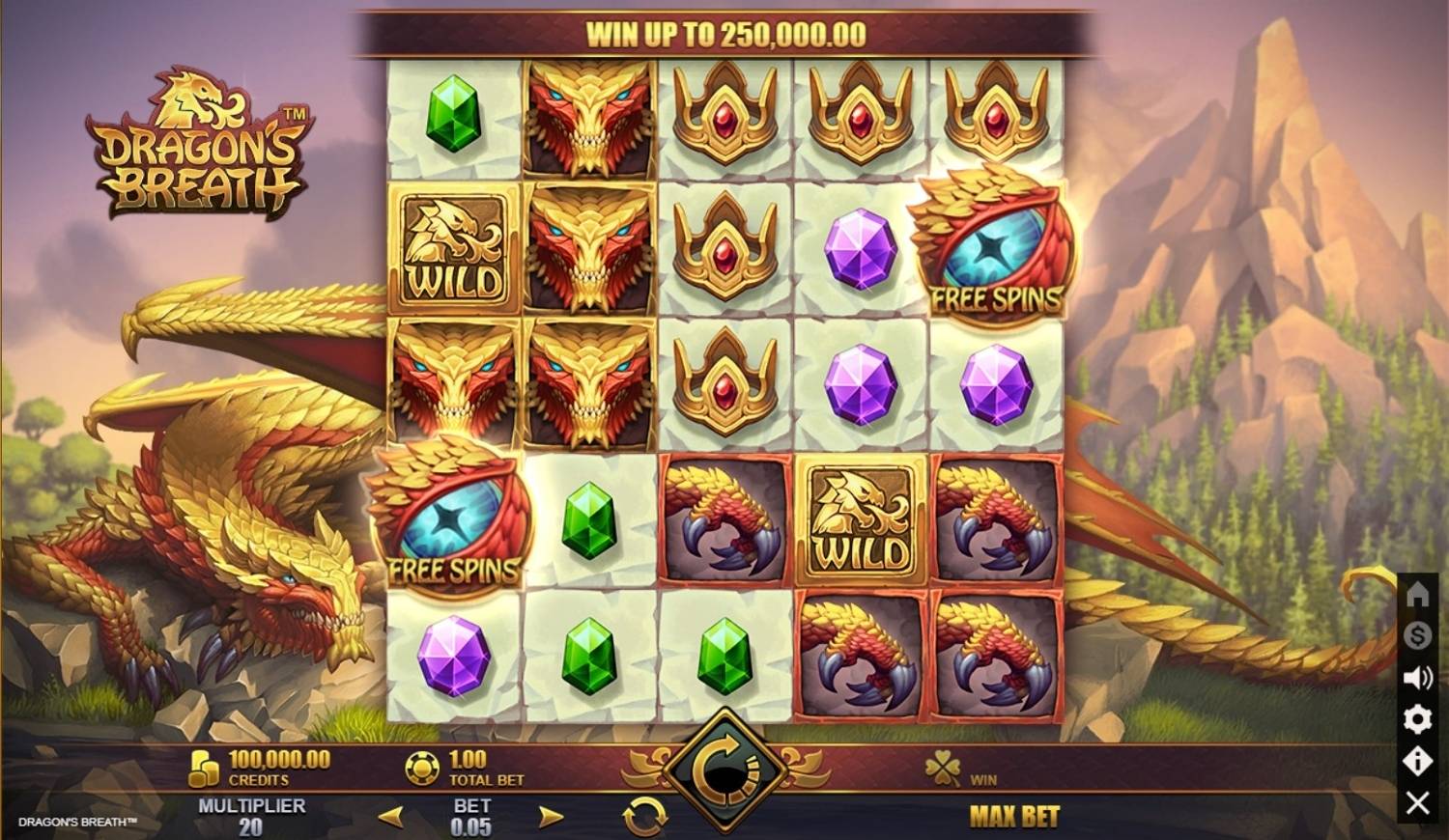The image size is (1449, 840).
Task: Toggle the sound speaker icon
Action: [x=1417, y=678]
